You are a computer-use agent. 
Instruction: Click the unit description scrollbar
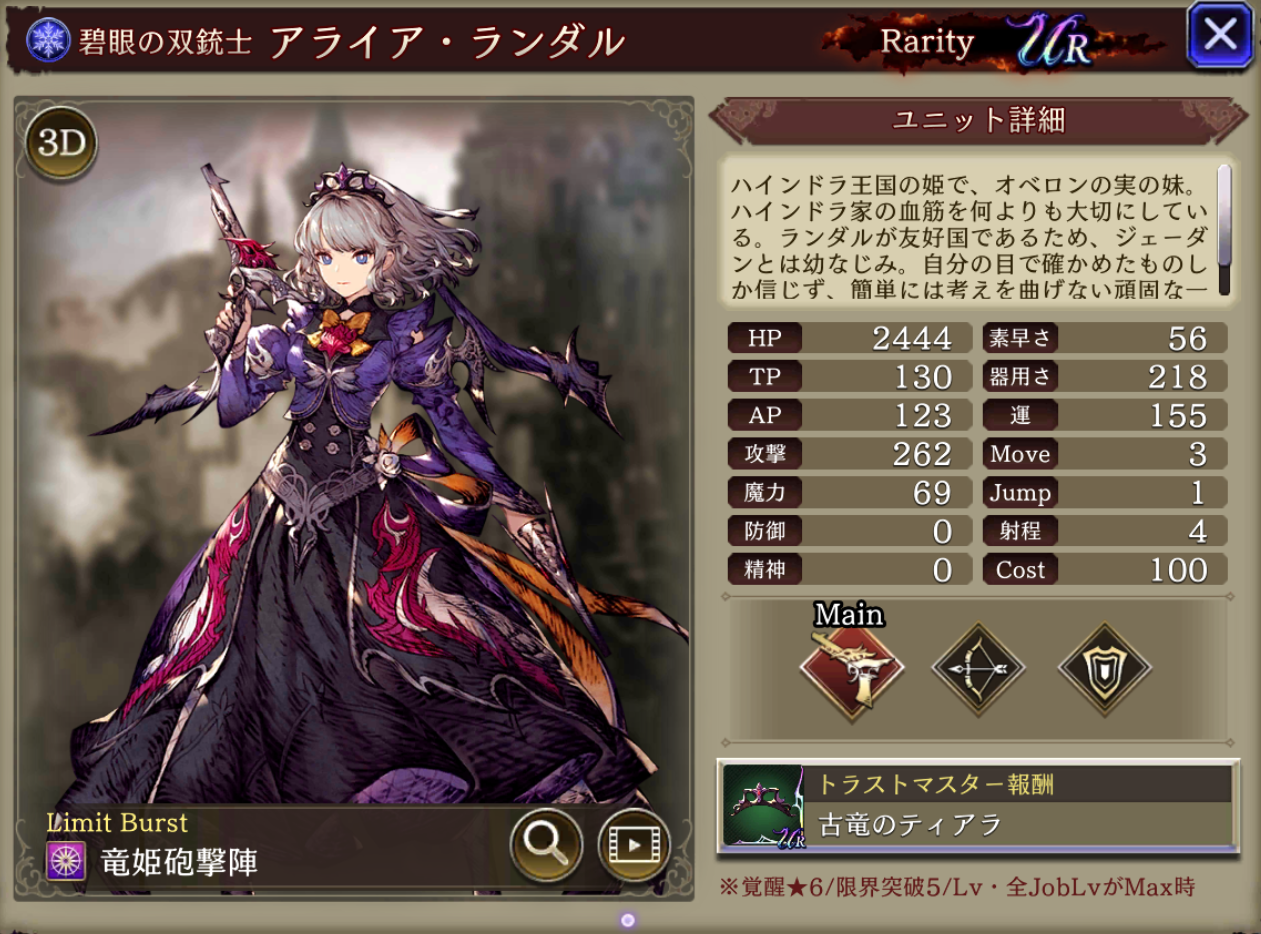point(1224,216)
